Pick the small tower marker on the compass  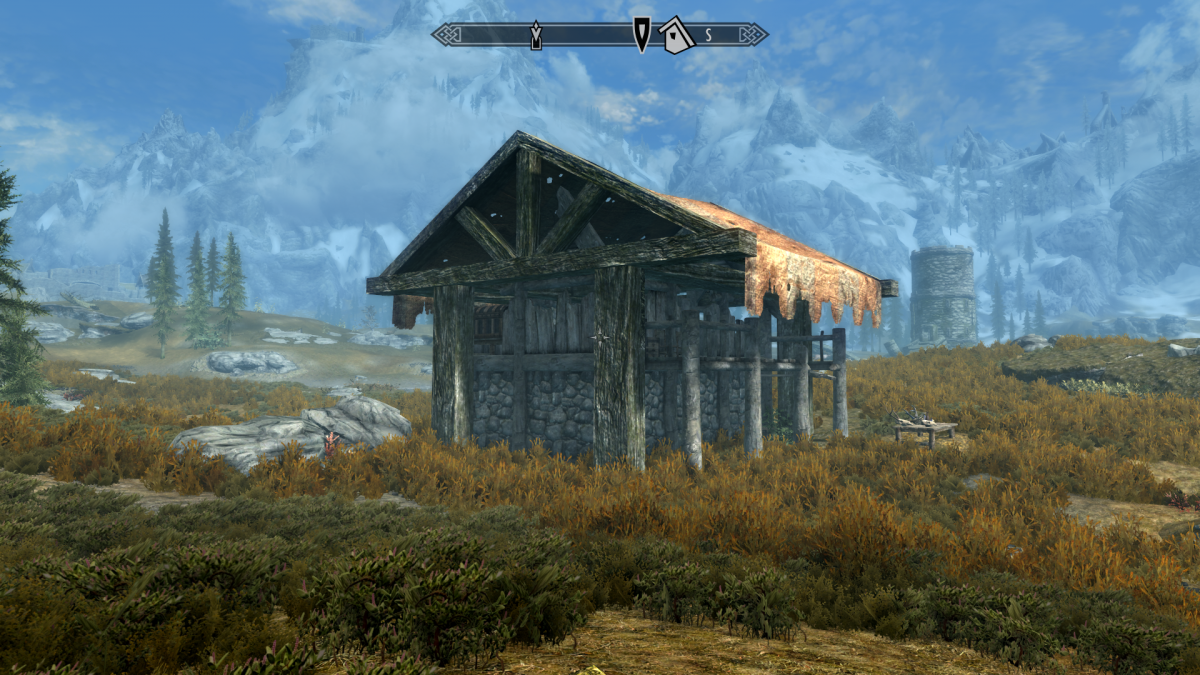535,35
